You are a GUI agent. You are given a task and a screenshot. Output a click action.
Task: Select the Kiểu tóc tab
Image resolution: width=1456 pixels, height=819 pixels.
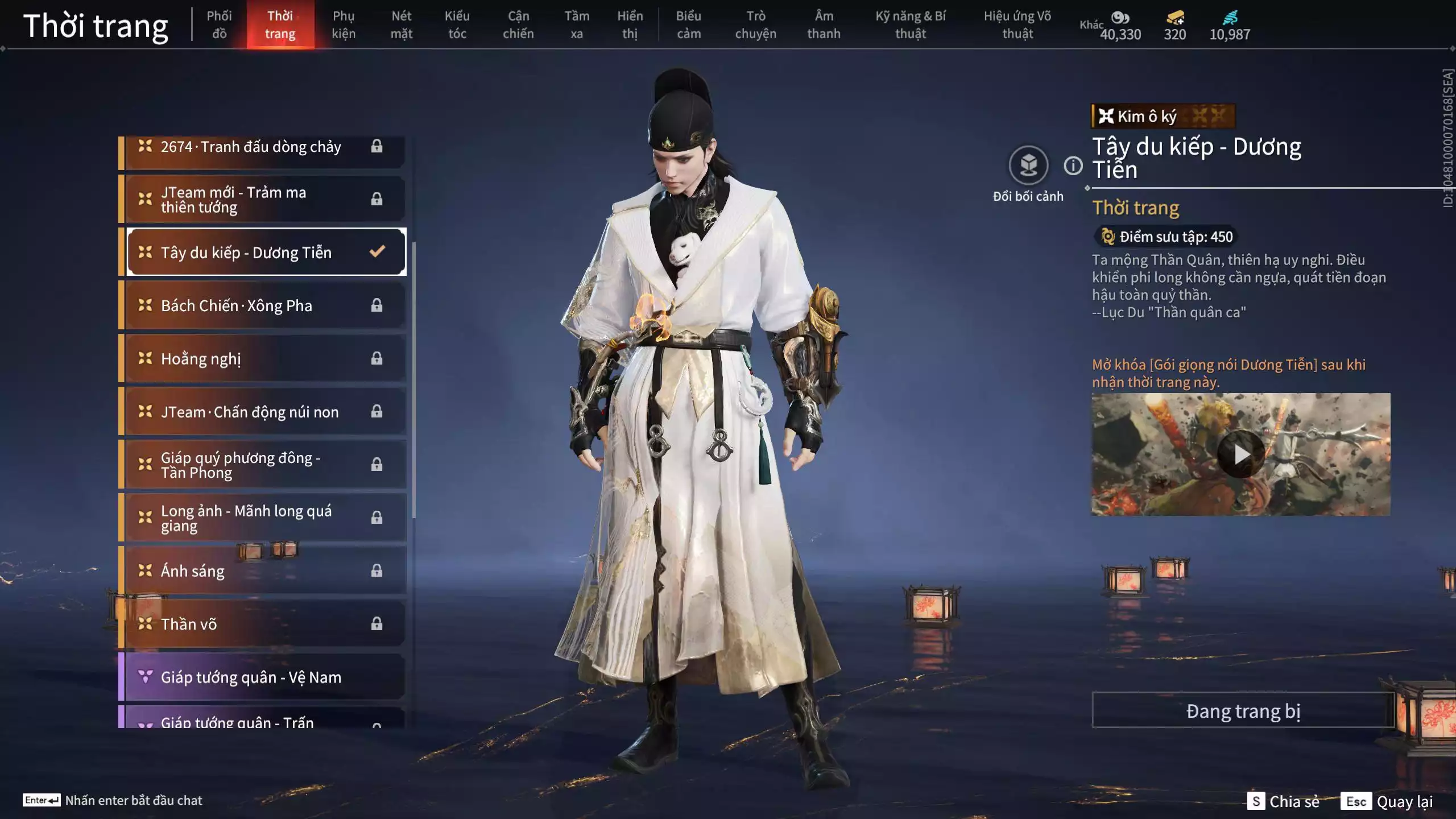coord(457,24)
